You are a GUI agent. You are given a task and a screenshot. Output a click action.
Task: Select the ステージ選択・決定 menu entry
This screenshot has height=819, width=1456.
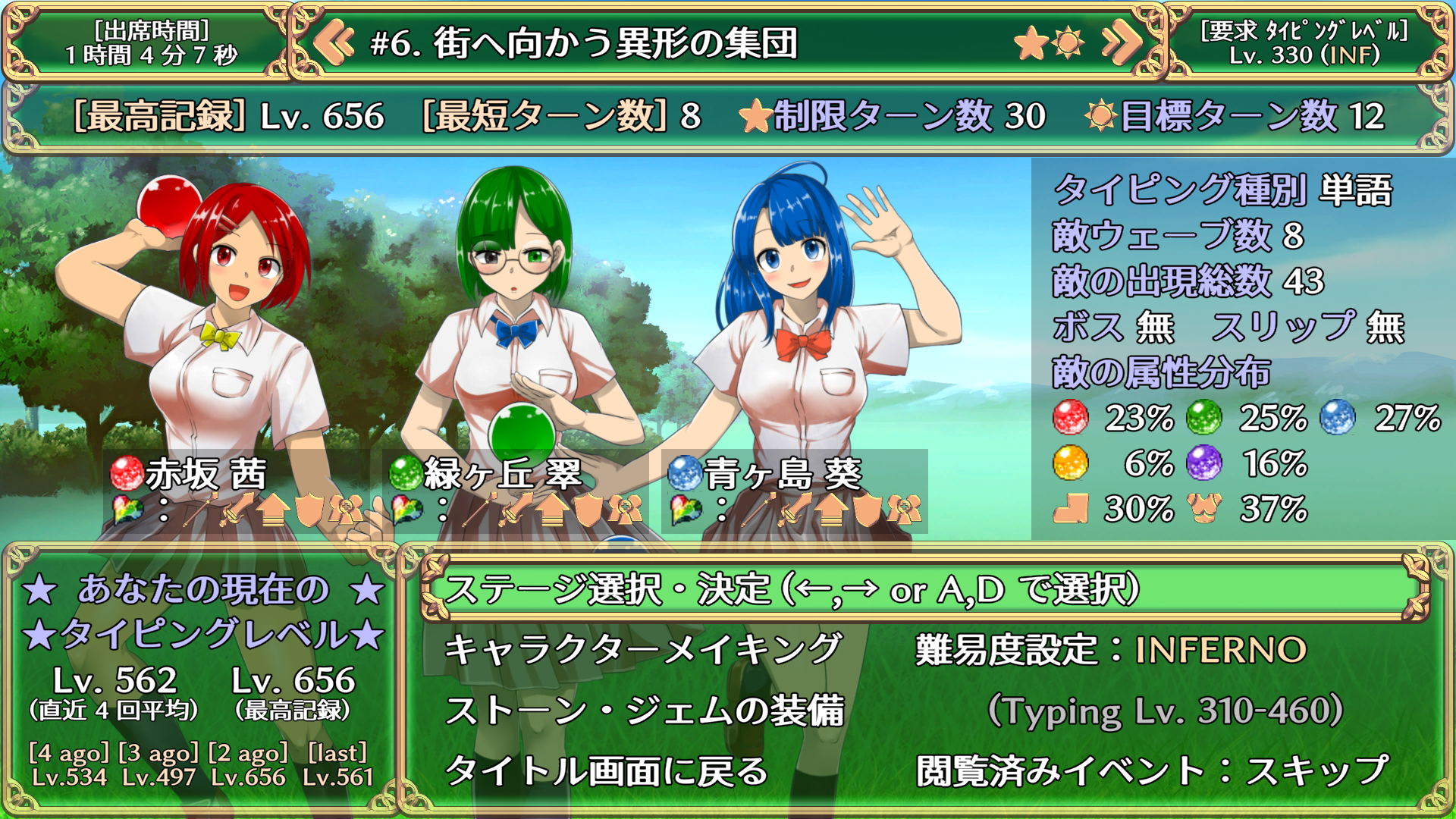(x=792, y=589)
